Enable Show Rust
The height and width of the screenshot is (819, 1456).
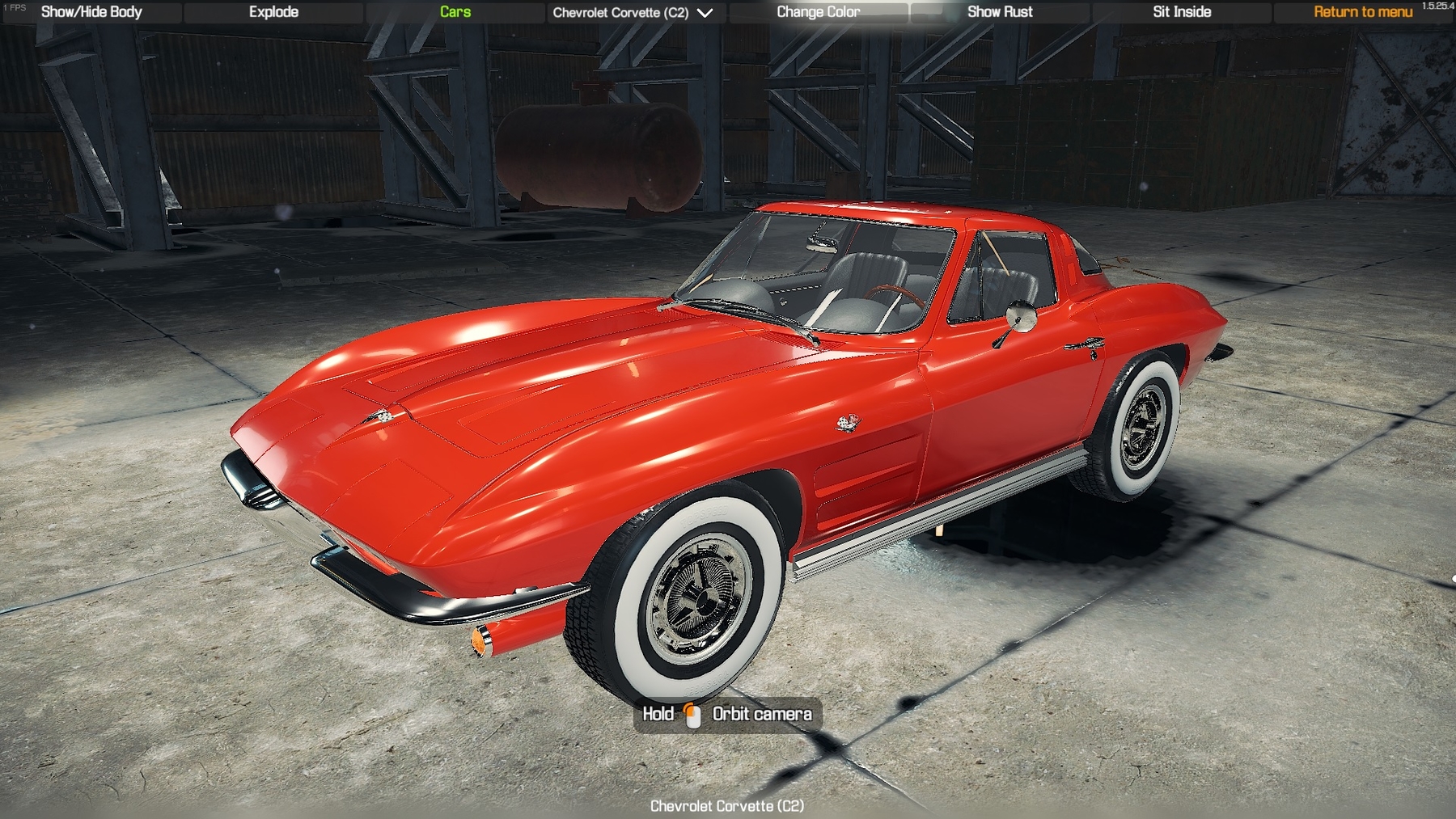1001,11
